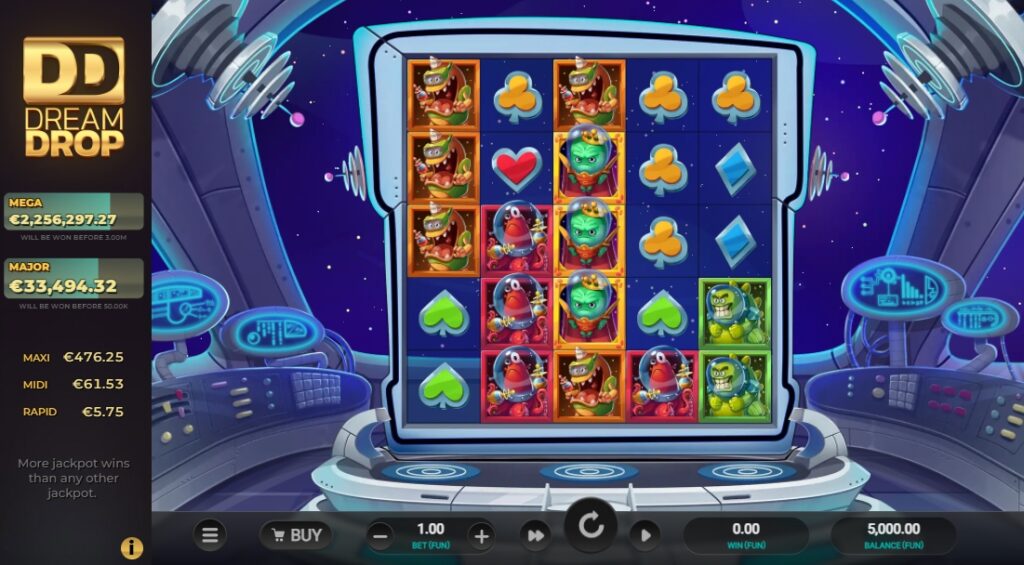Start autoplay with the play button

tap(645, 536)
